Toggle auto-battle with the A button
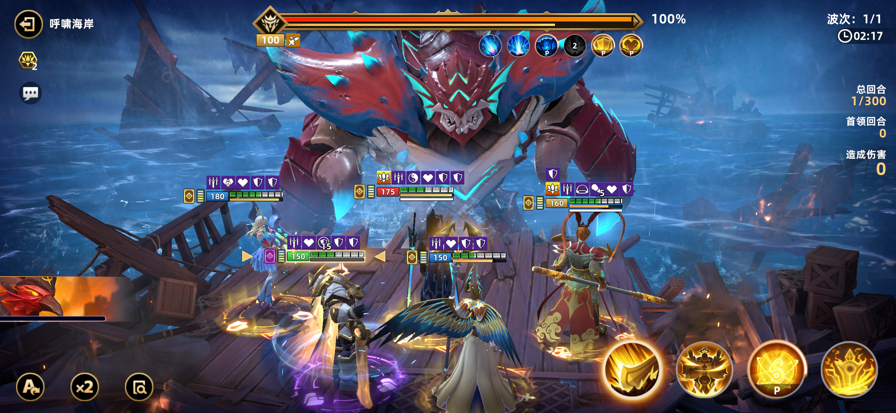The width and height of the screenshot is (896, 413). click(30, 386)
